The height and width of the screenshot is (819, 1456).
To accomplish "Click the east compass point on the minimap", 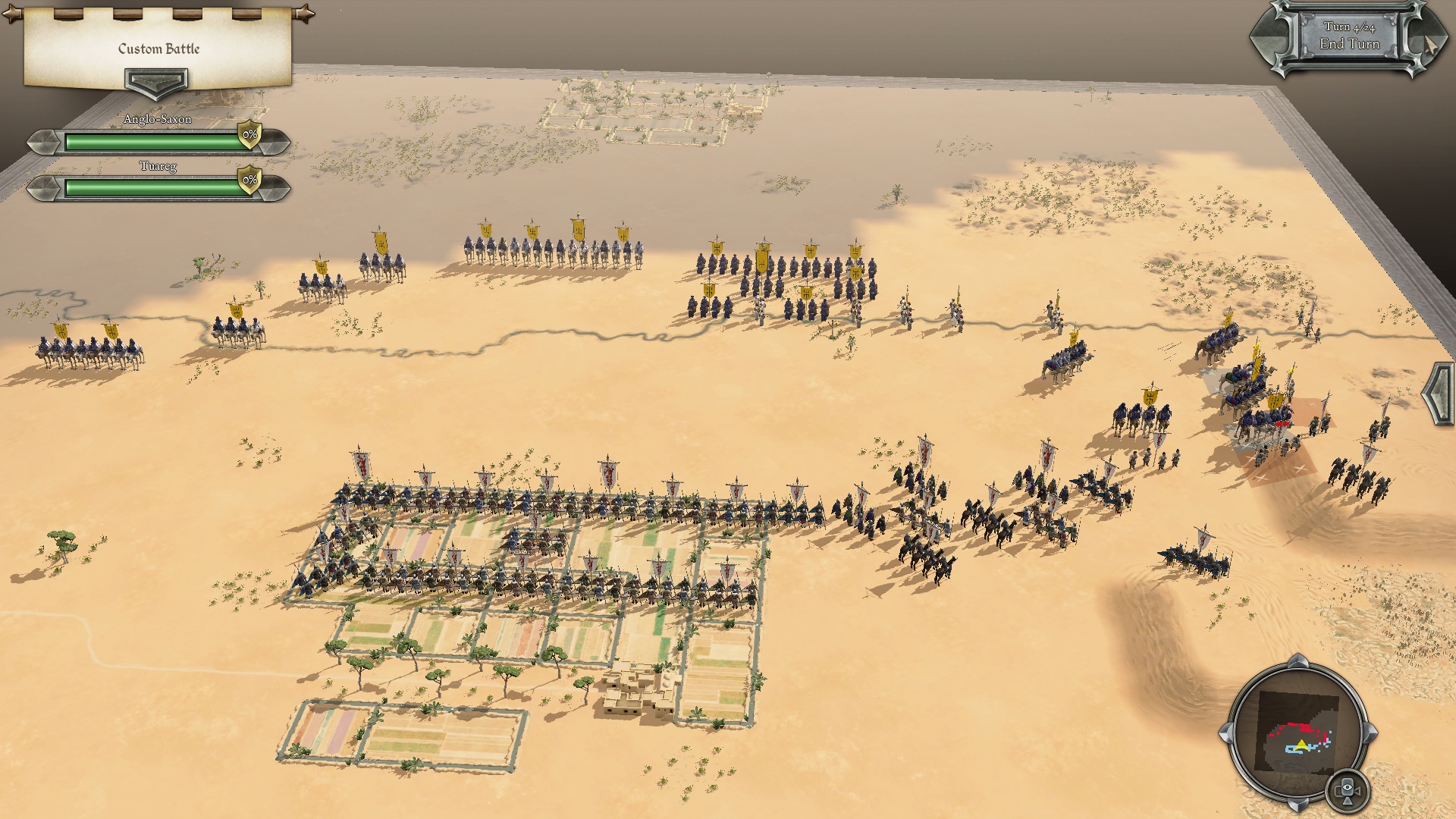I will point(1370,734).
